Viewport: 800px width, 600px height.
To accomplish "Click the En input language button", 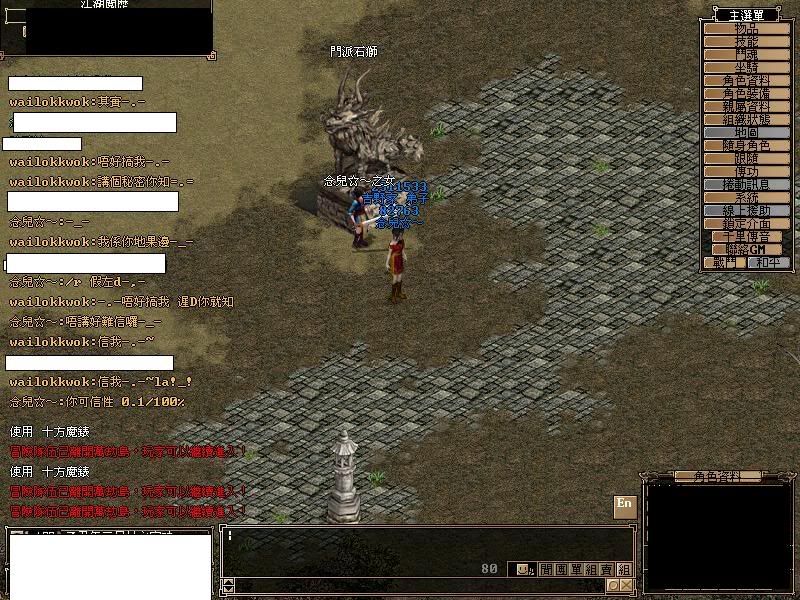I will coord(625,505).
